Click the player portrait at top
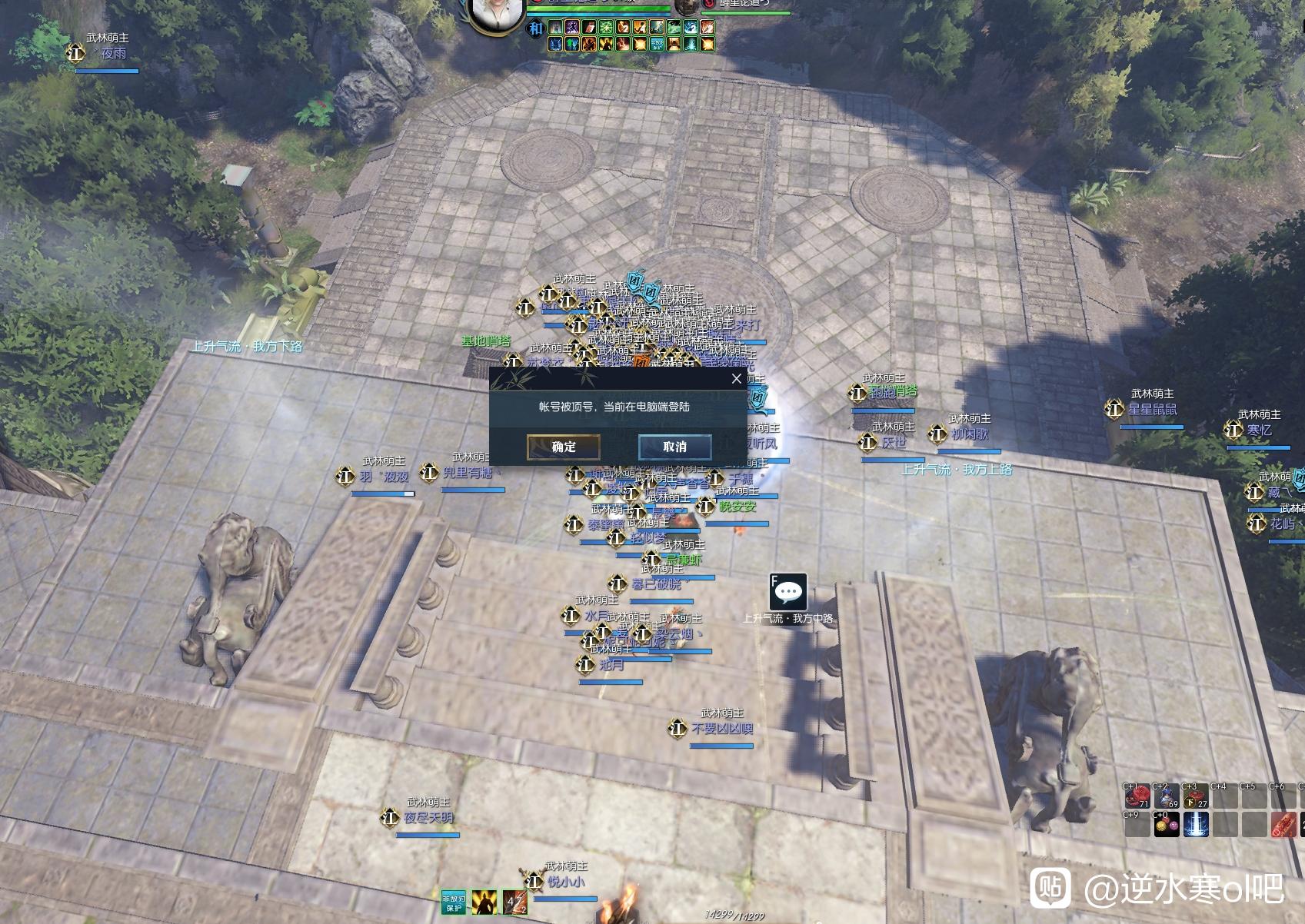The image size is (1305, 924). pyautogui.click(x=495, y=14)
